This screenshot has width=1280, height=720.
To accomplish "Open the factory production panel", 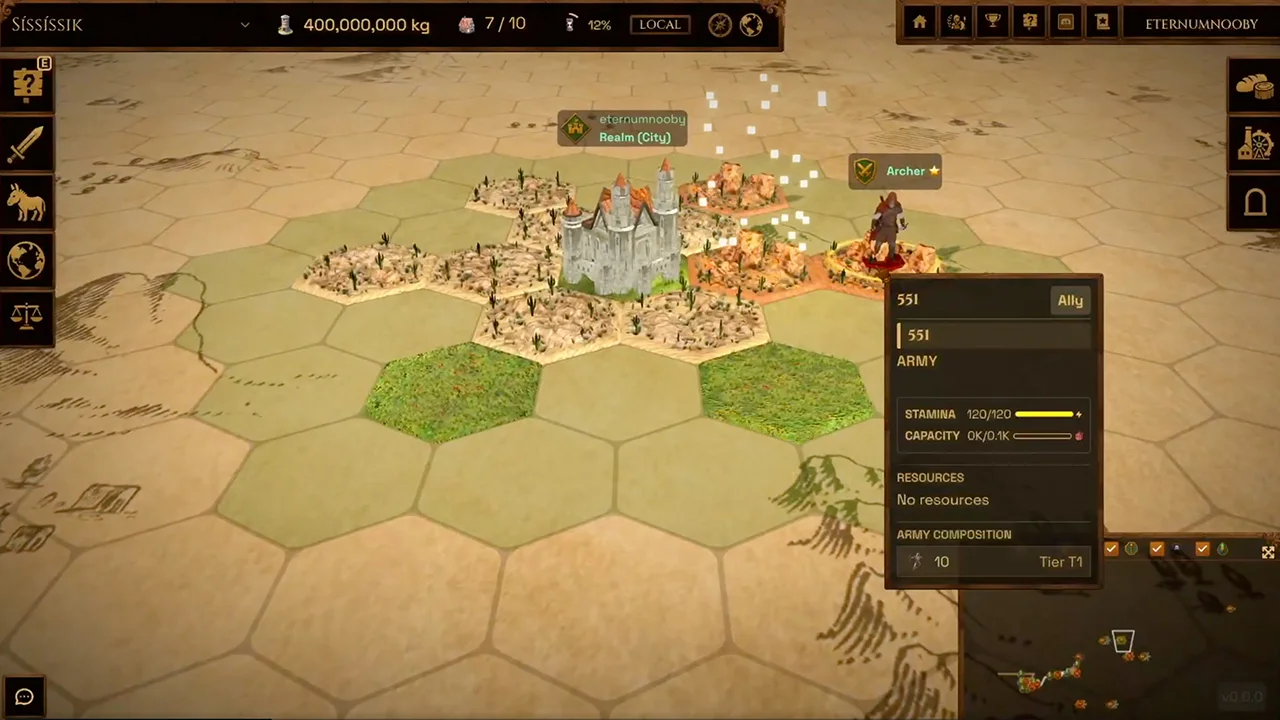I will [x=1254, y=144].
